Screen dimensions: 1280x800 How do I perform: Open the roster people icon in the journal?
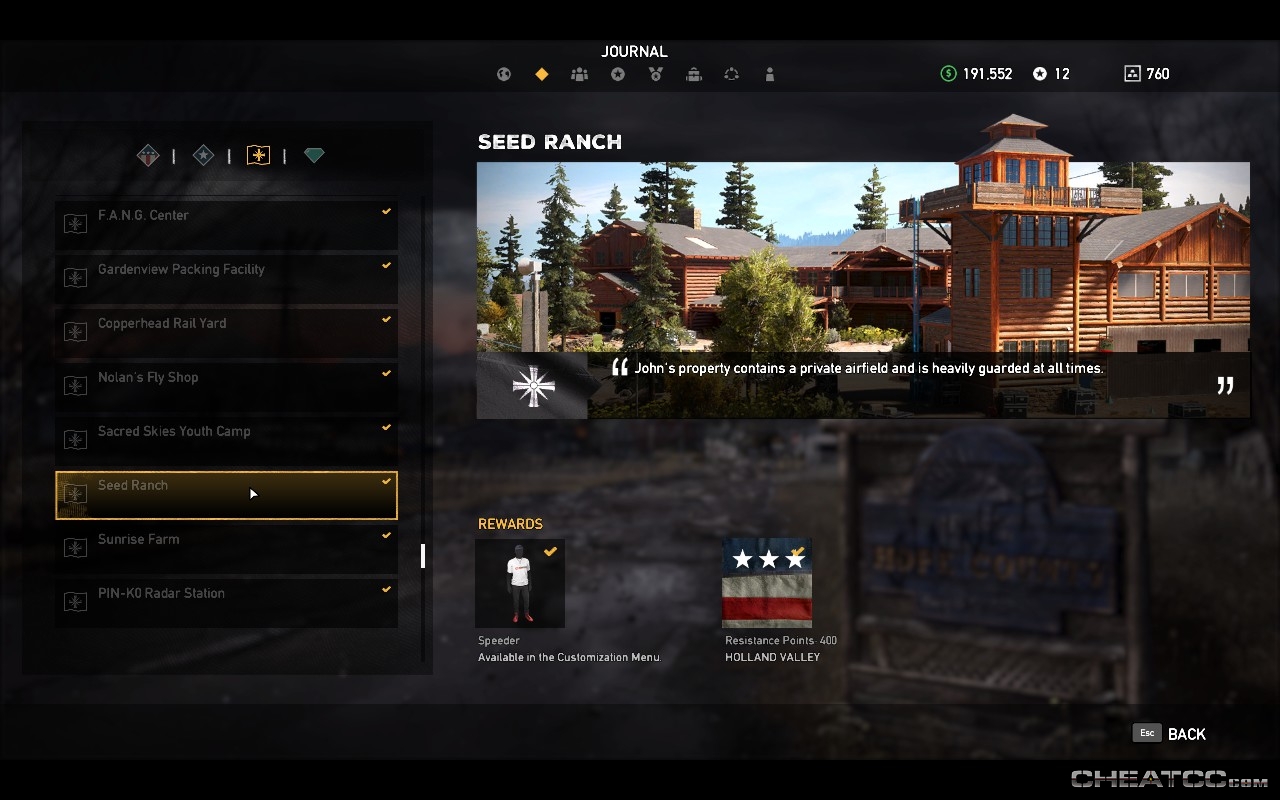[579, 73]
